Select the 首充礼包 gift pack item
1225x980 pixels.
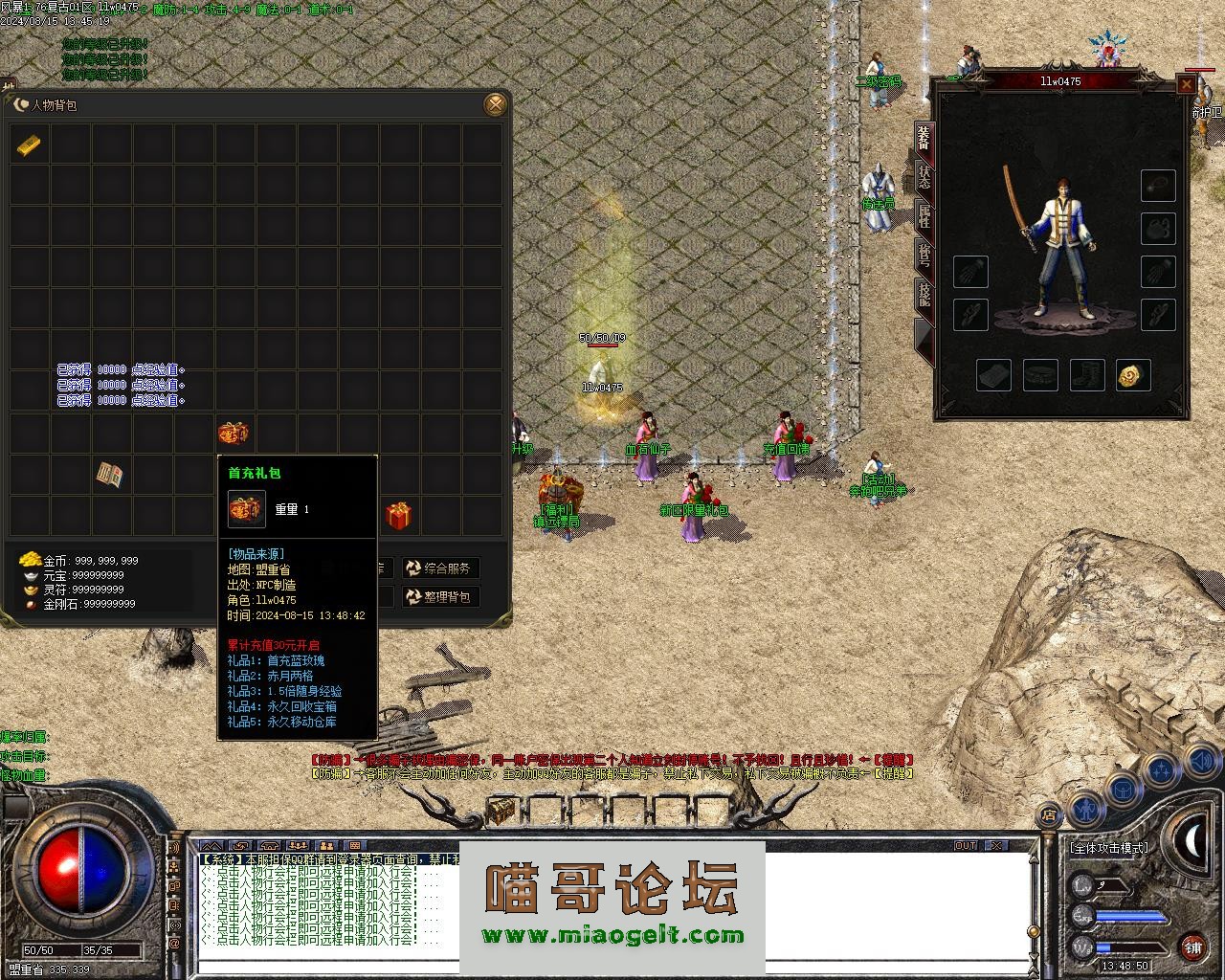tap(234, 433)
